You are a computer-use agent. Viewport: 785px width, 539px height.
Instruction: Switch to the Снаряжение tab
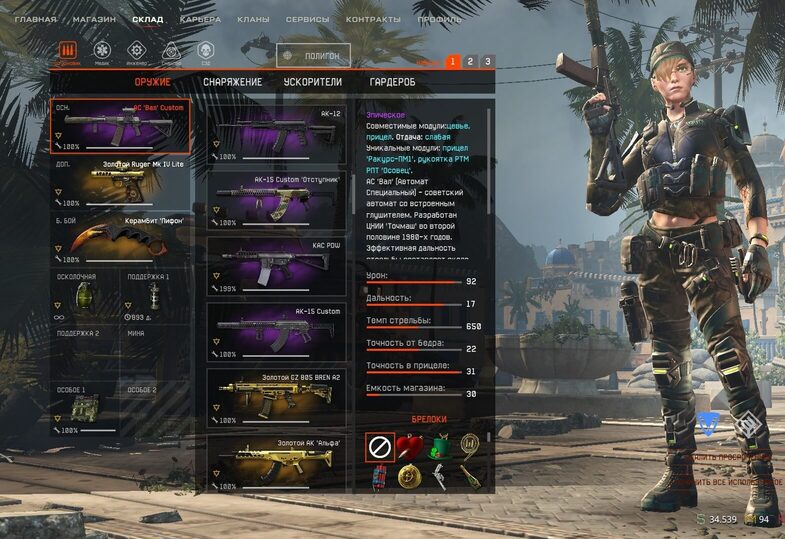click(232, 82)
